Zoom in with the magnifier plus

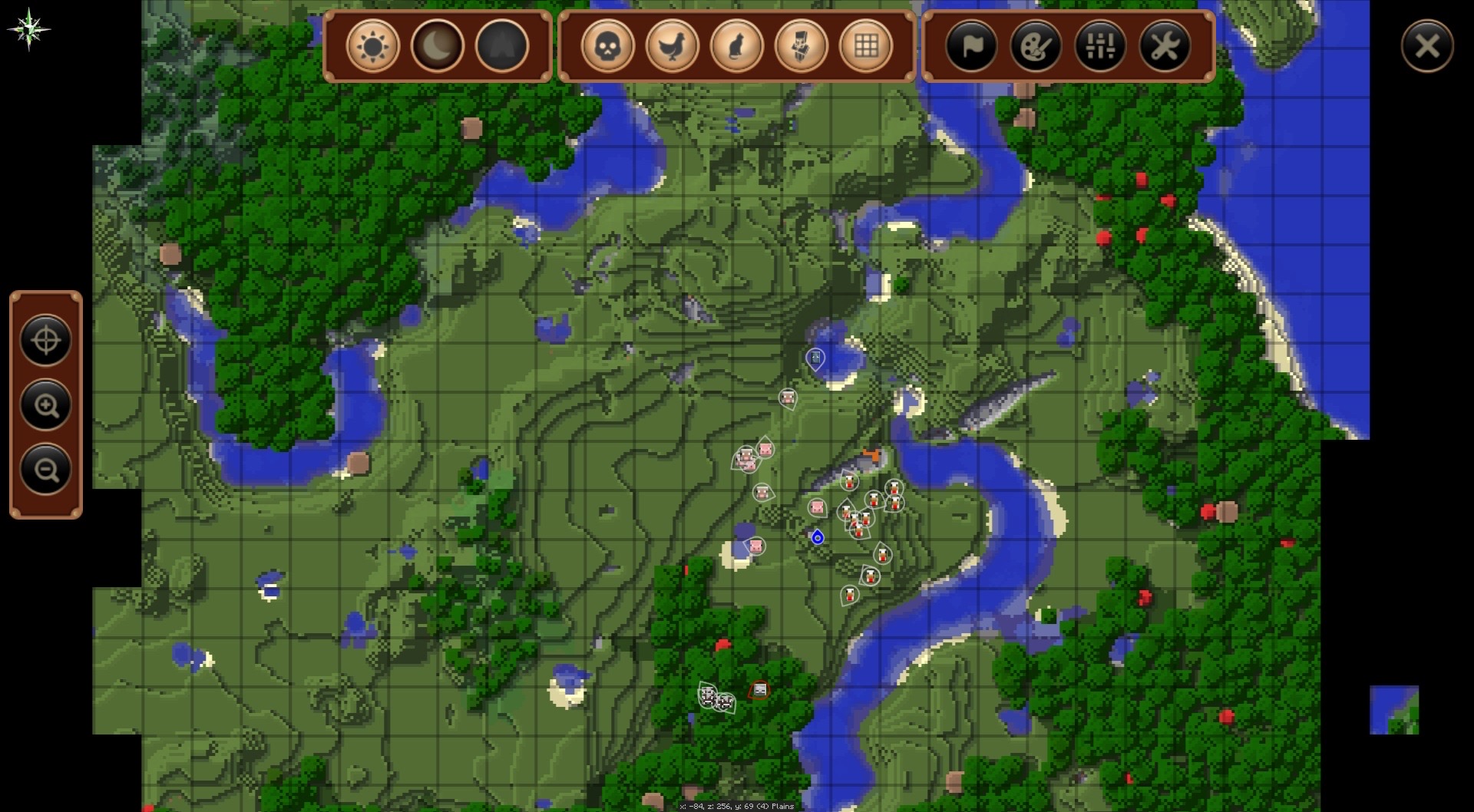[46, 404]
